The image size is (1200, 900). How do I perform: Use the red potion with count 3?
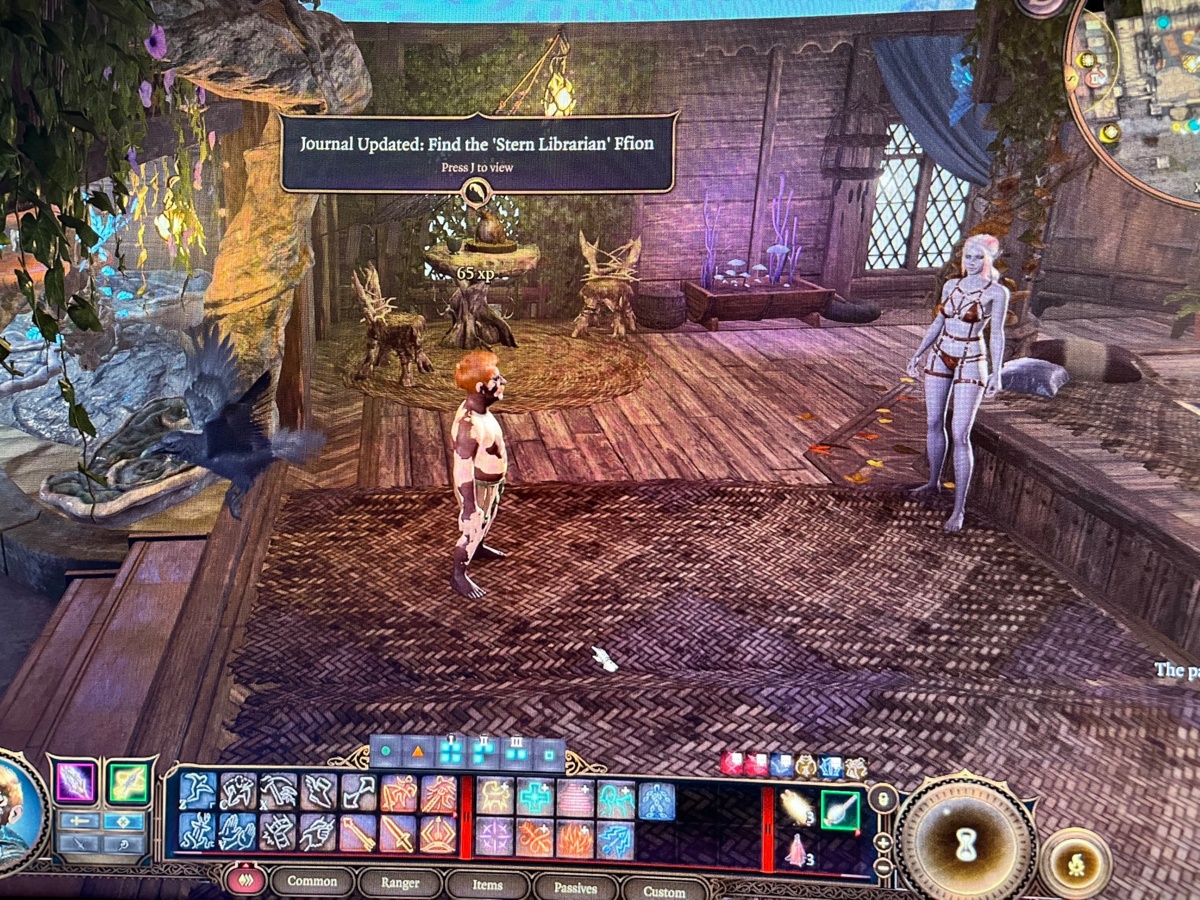(796, 851)
